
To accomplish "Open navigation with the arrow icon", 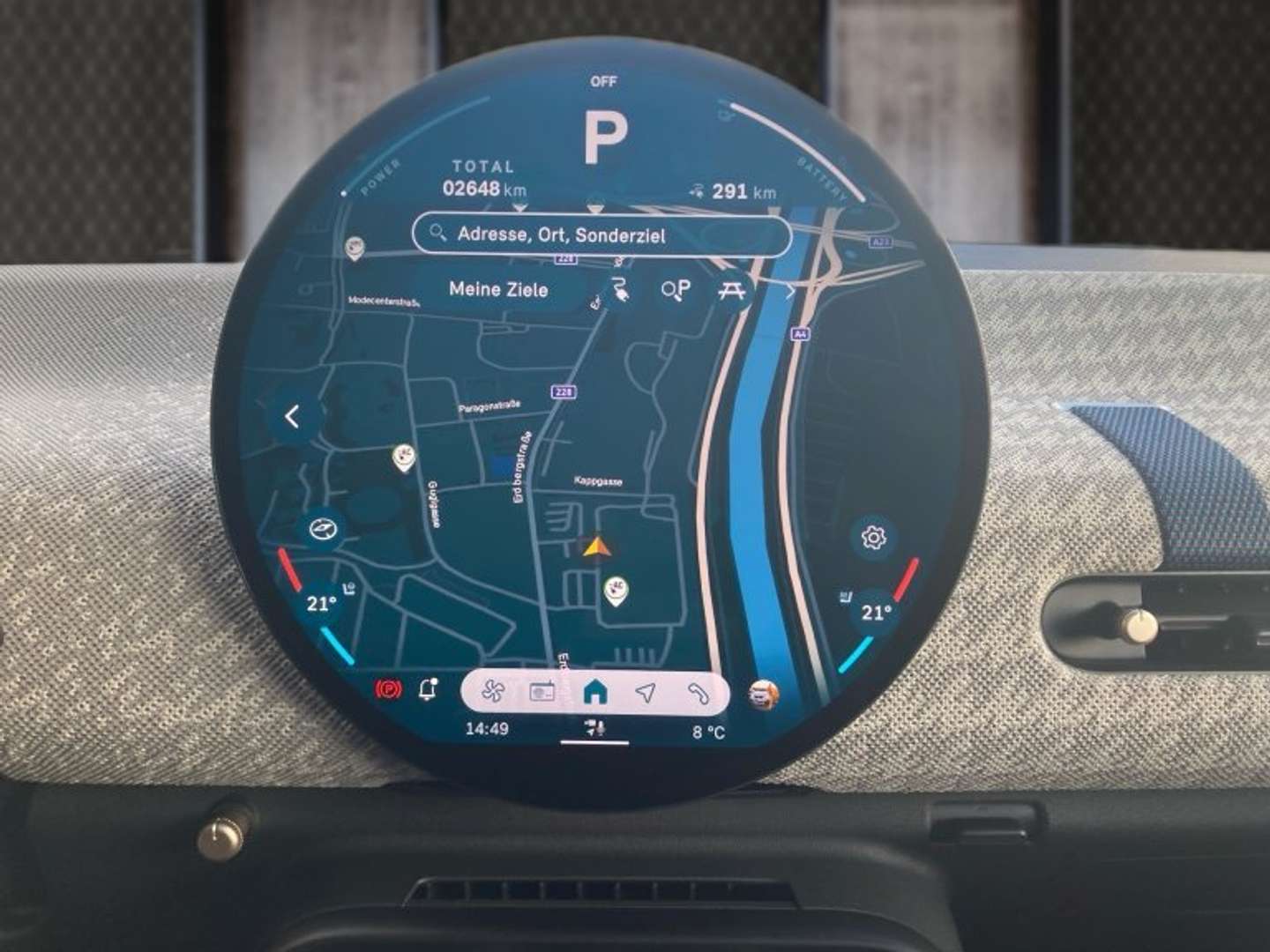I will point(646,693).
